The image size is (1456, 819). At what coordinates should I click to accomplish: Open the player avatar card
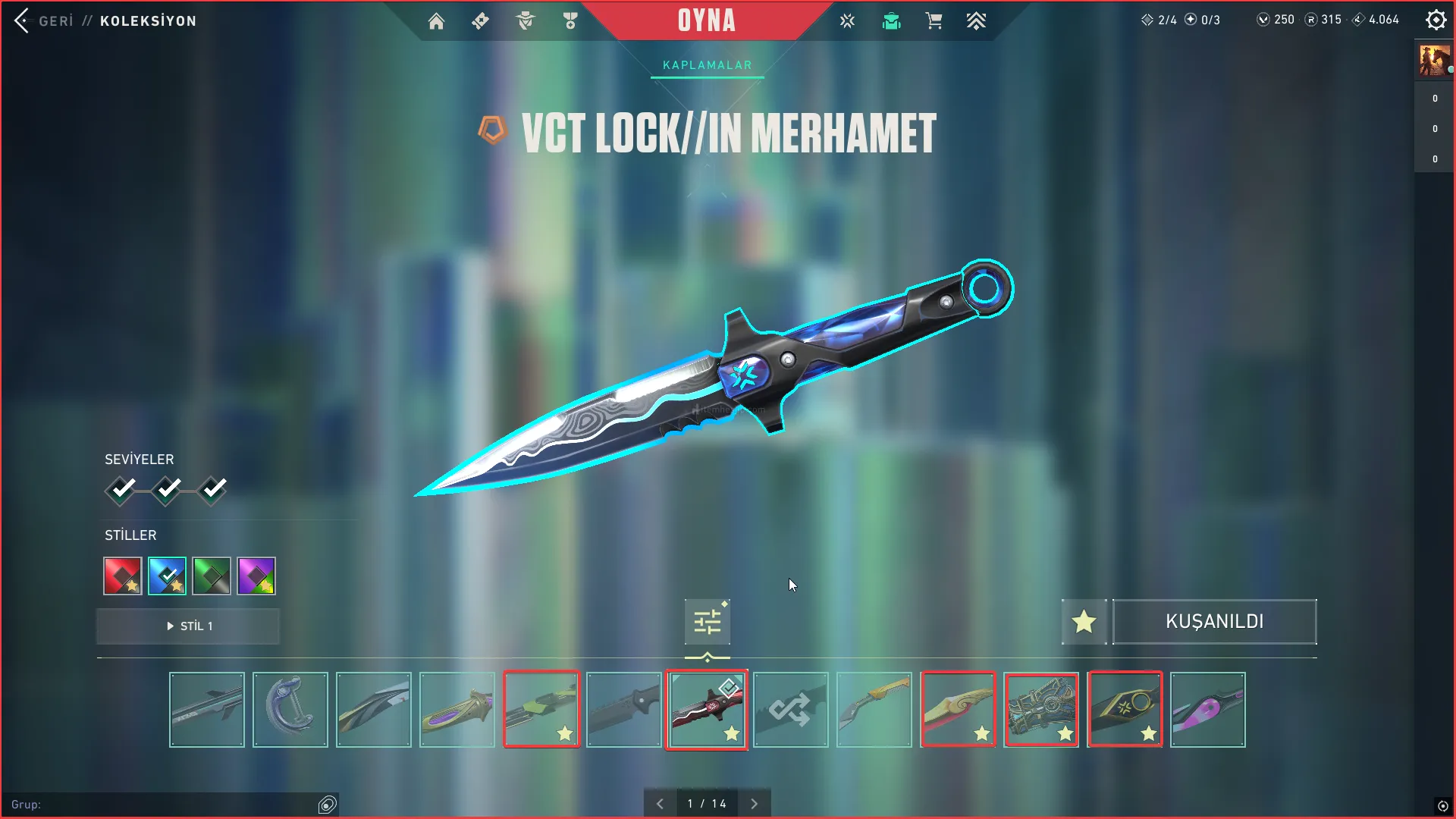[1434, 61]
